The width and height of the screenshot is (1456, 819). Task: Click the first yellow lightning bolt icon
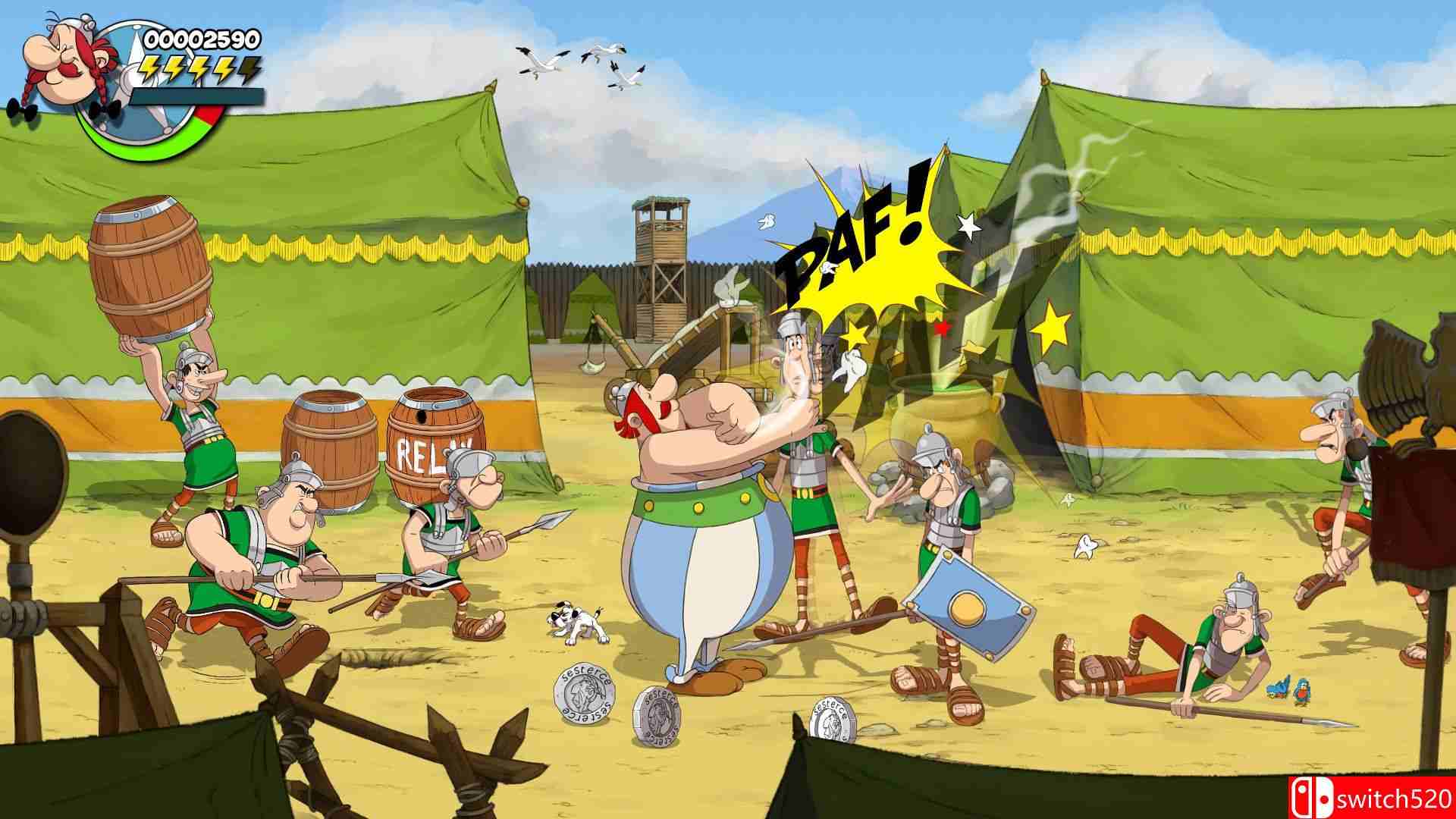tap(149, 68)
